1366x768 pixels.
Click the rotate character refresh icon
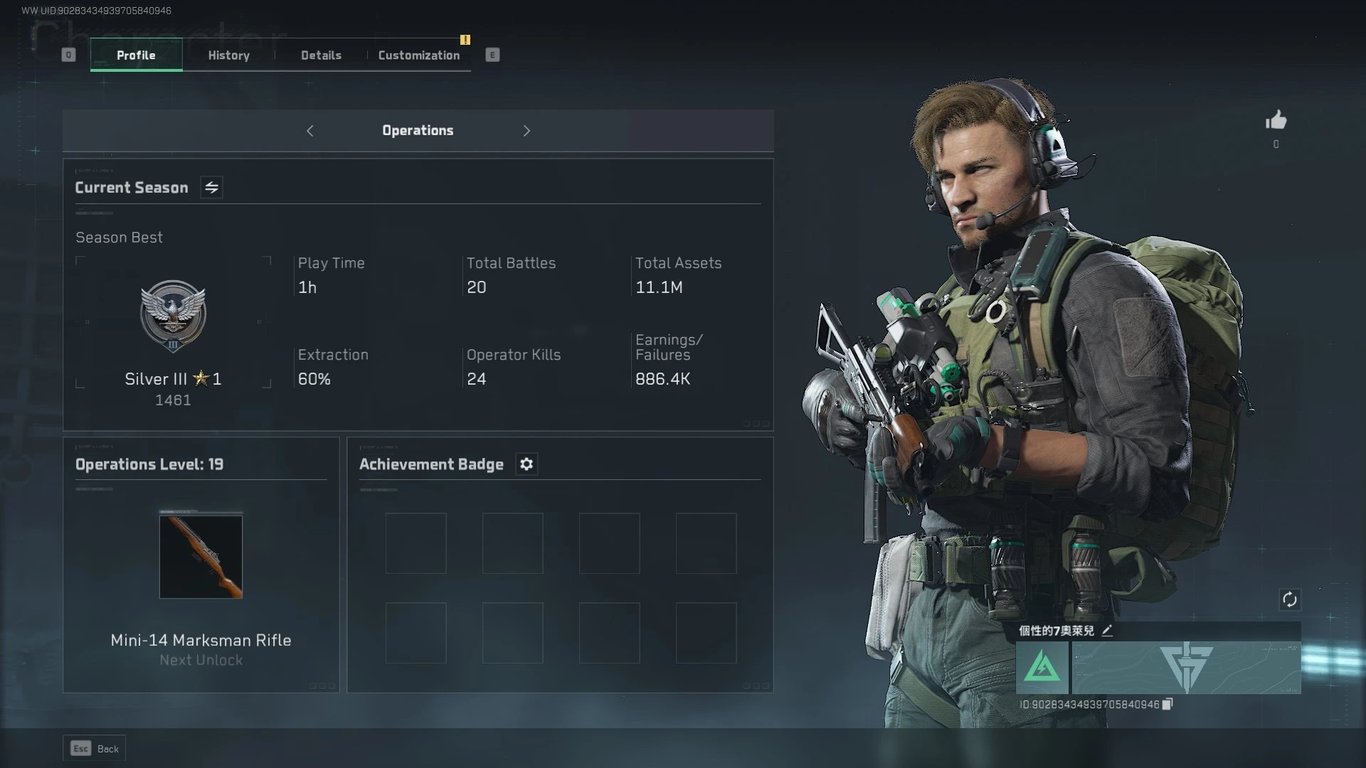coord(1290,599)
